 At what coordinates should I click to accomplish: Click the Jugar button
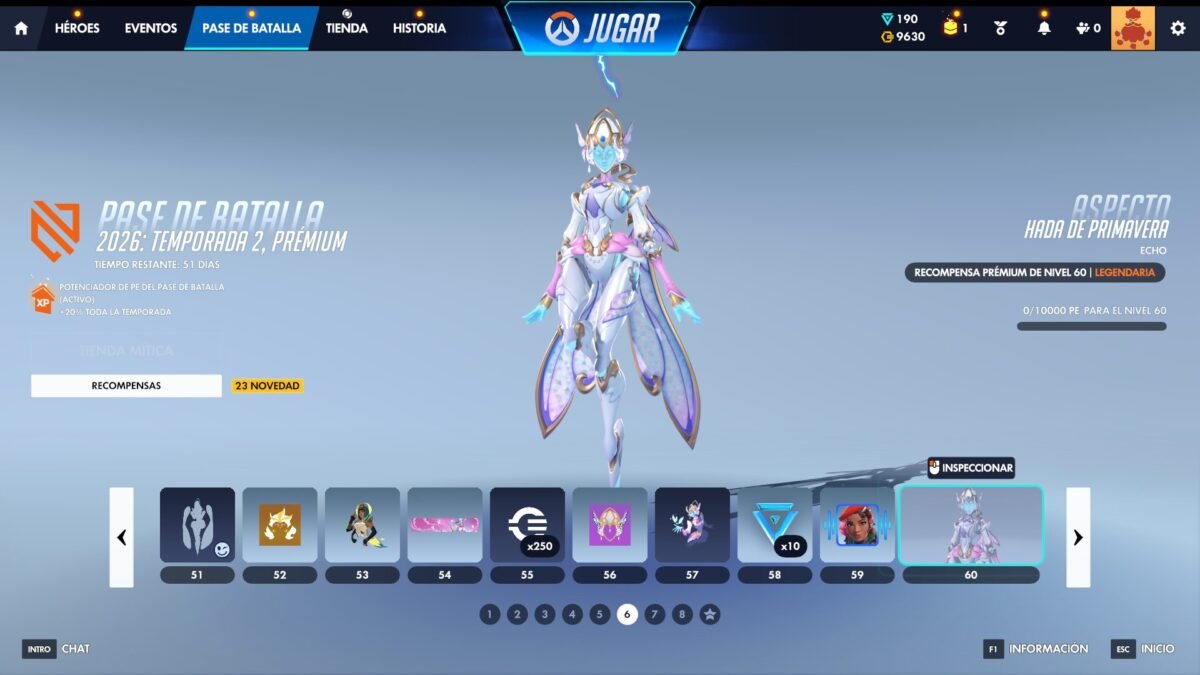(x=600, y=28)
